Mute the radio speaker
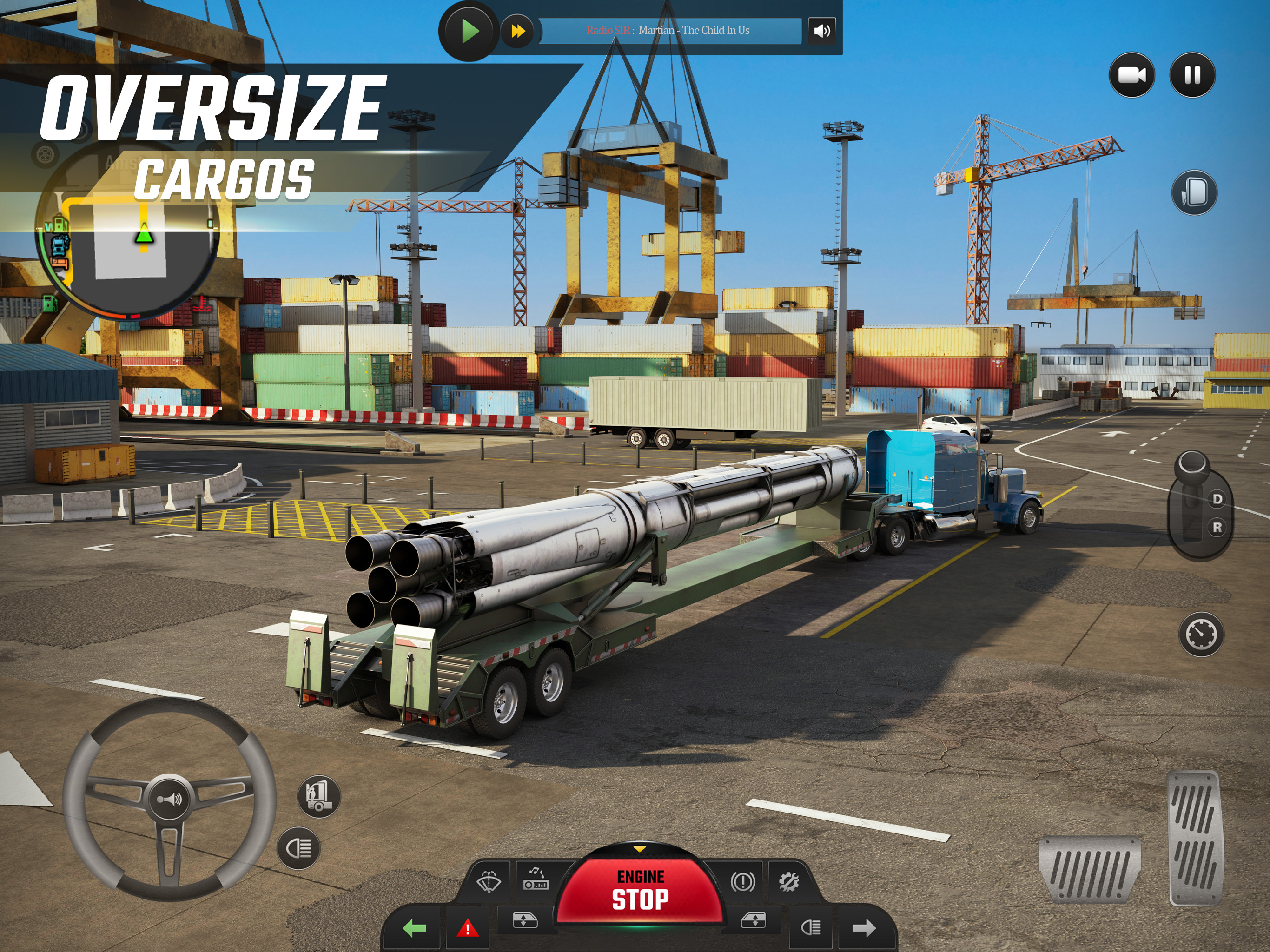The width and height of the screenshot is (1270, 952). pyautogui.click(x=821, y=31)
